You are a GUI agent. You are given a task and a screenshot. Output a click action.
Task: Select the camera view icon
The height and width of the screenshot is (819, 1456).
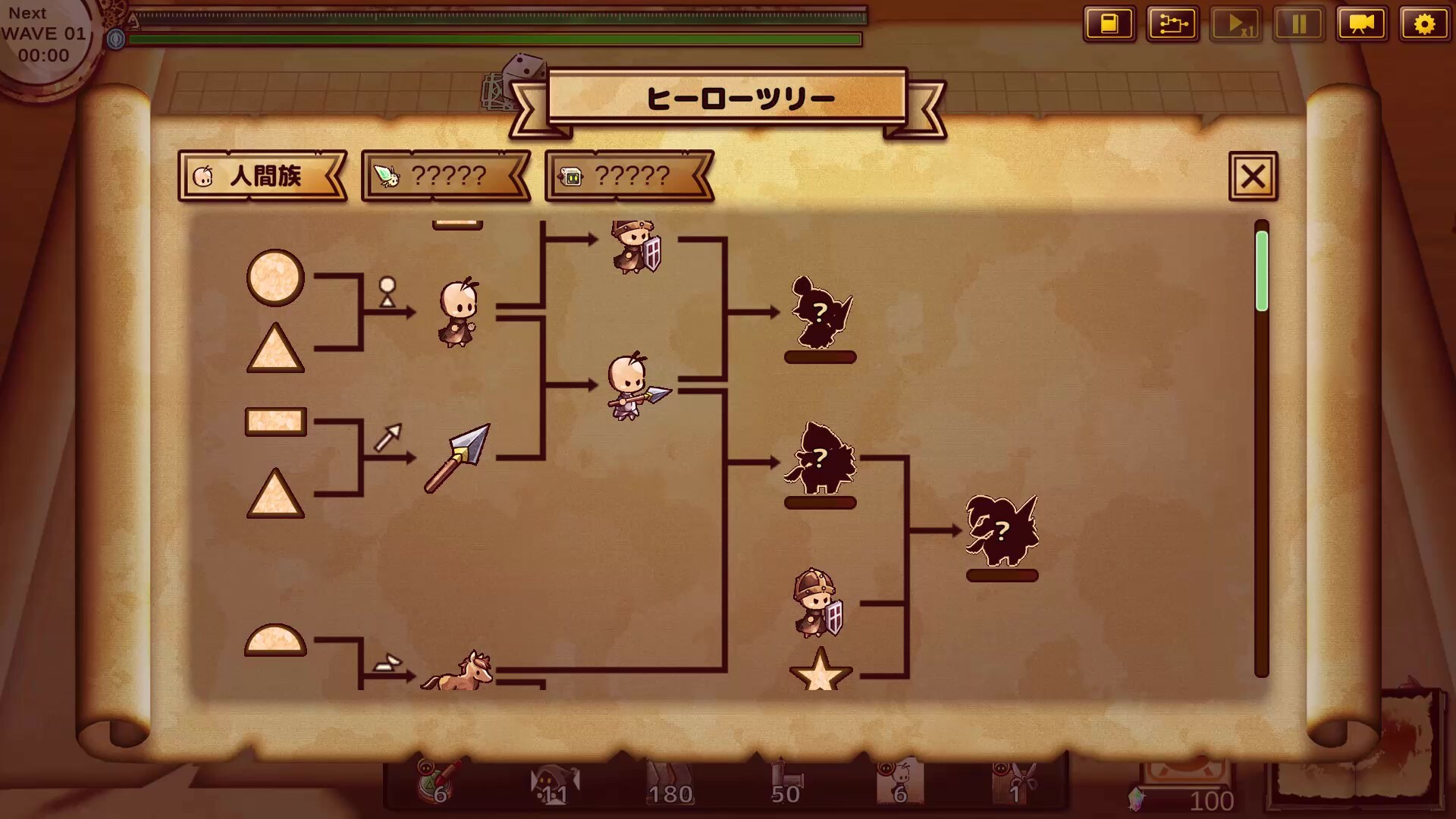[x=1362, y=24]
